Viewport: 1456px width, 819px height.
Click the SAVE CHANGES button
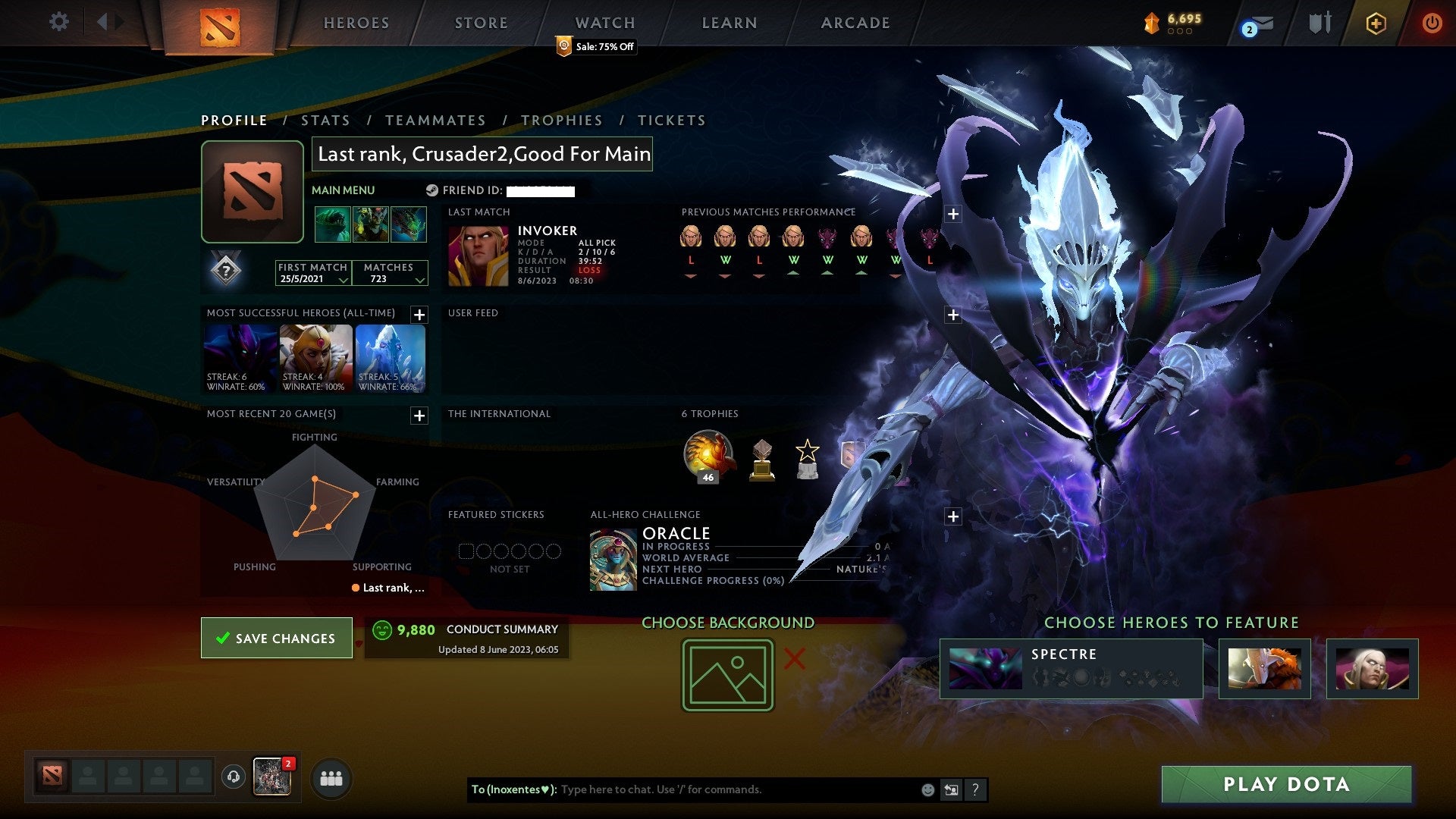[276, 638]
